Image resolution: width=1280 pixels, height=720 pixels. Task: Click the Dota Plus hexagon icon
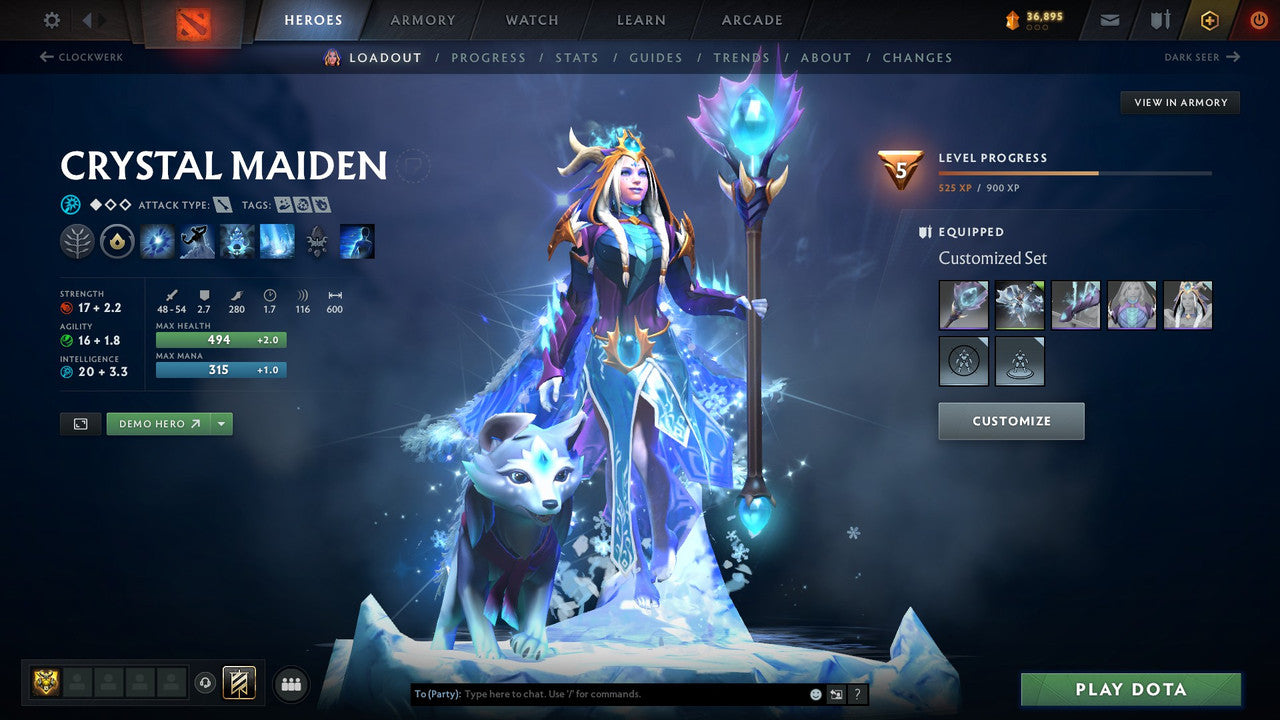[x=1209, y=19]
